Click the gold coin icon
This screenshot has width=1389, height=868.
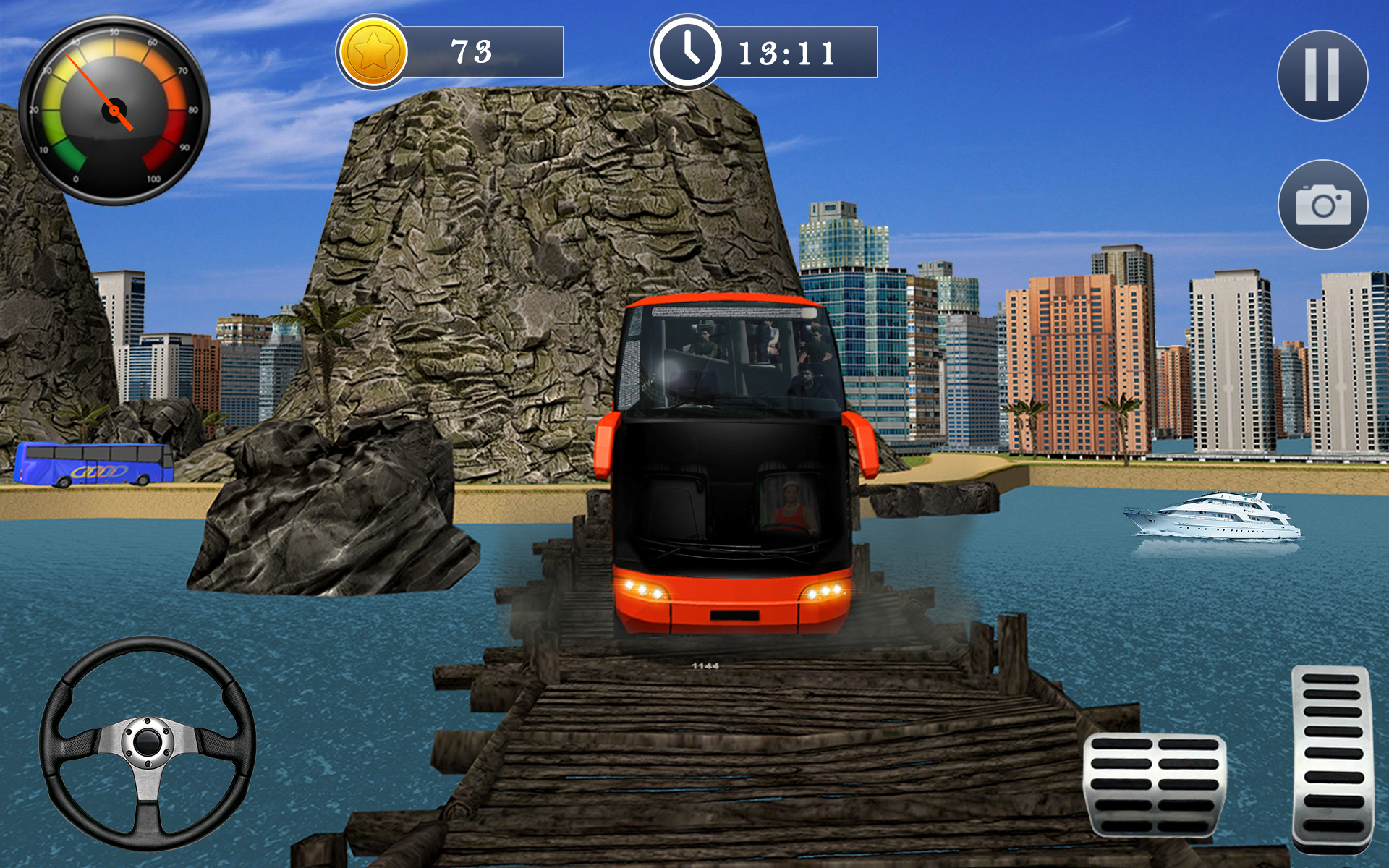tap(373, 51)
